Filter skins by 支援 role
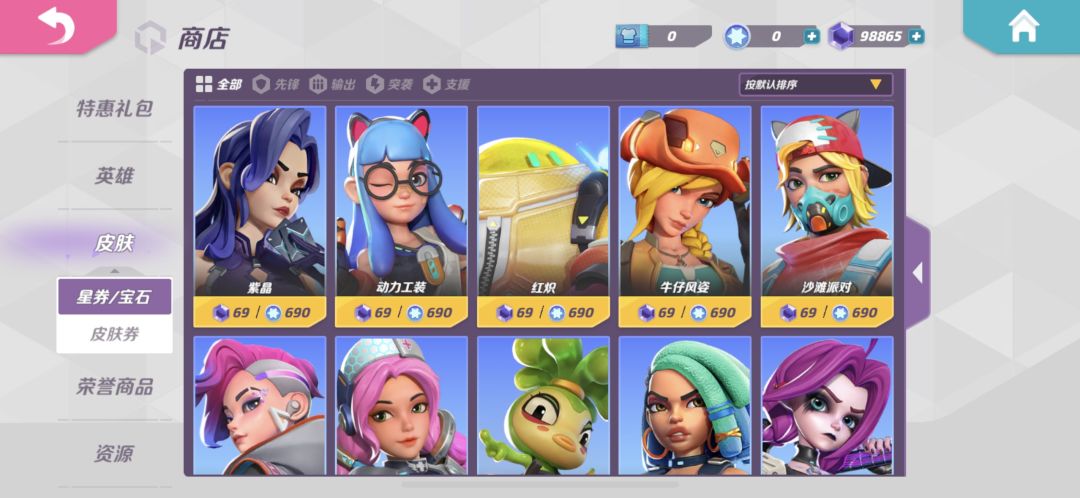This screenshot has height=498, width=1080. 447,84
